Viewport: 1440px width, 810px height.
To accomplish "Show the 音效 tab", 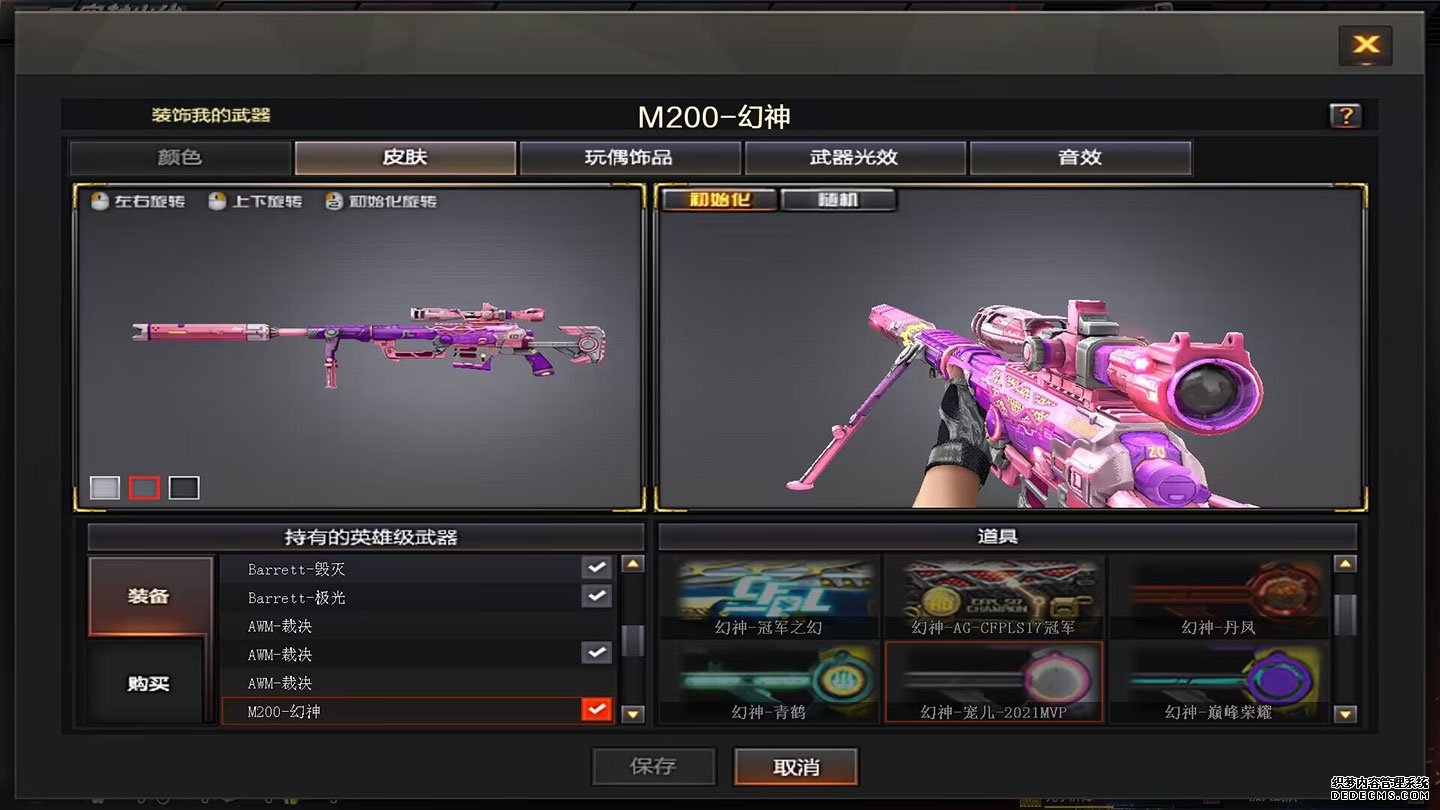I will click(1080, 158).
